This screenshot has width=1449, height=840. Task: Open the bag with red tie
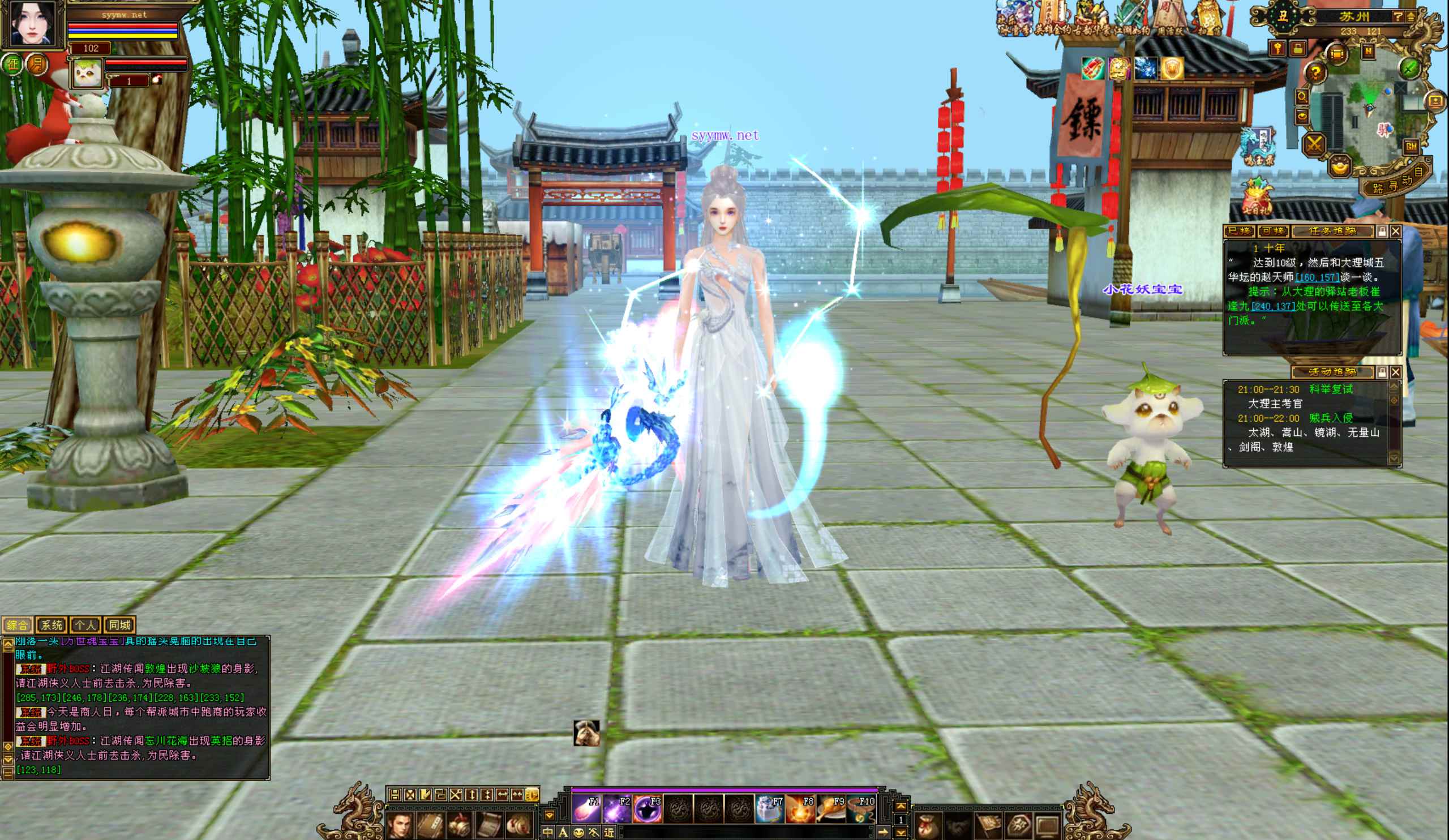(x=928, y=826)
